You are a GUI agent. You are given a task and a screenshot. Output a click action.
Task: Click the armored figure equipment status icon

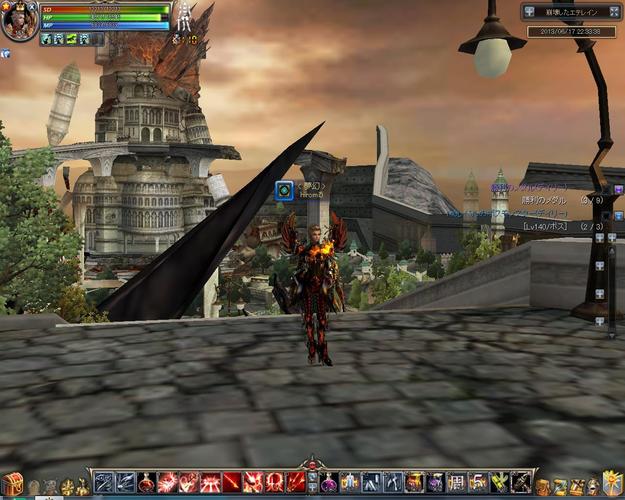(x=183, y=16)
